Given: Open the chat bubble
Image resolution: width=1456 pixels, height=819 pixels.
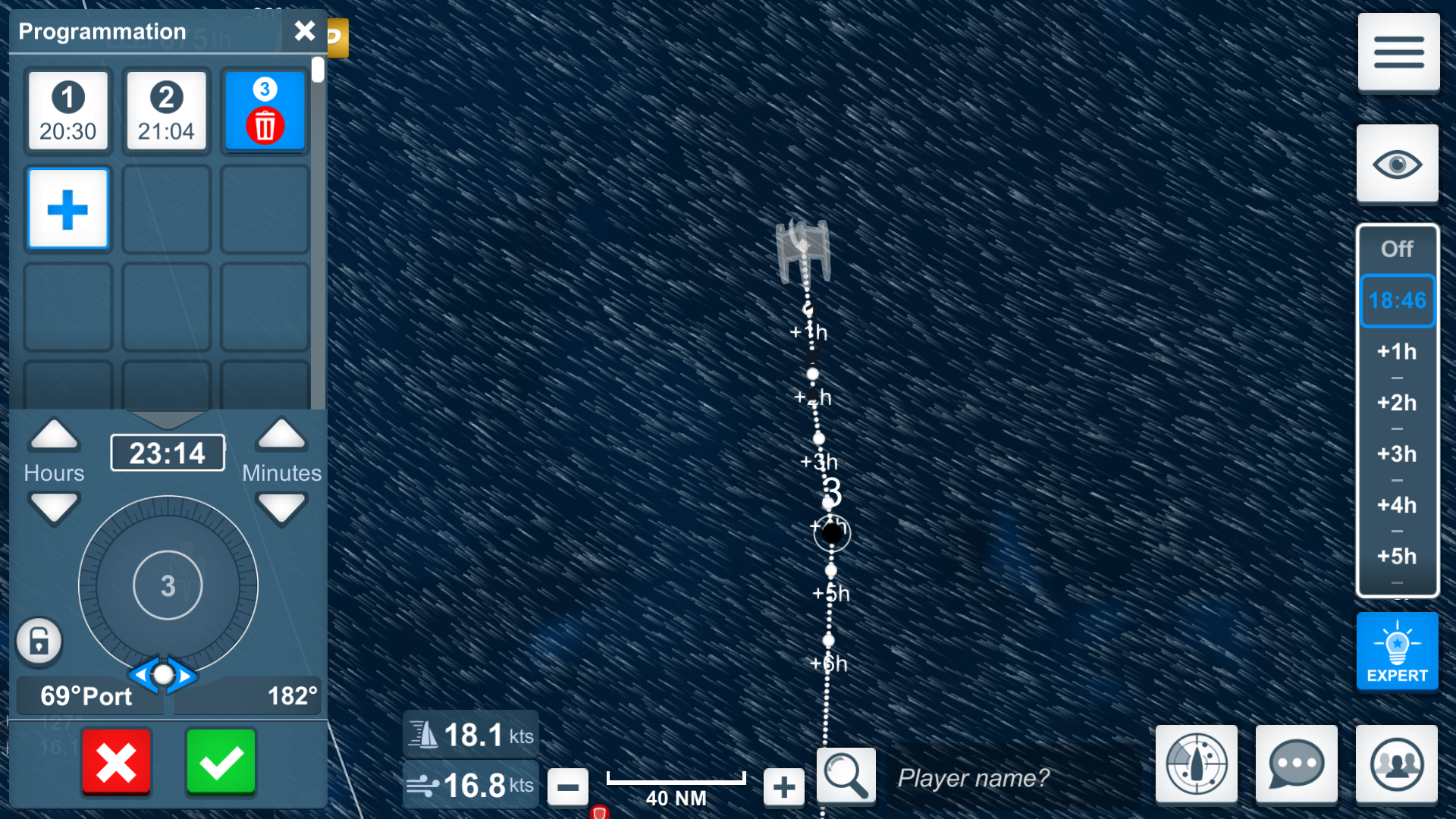Looking at the screenshot, I should coord(1297,764).
